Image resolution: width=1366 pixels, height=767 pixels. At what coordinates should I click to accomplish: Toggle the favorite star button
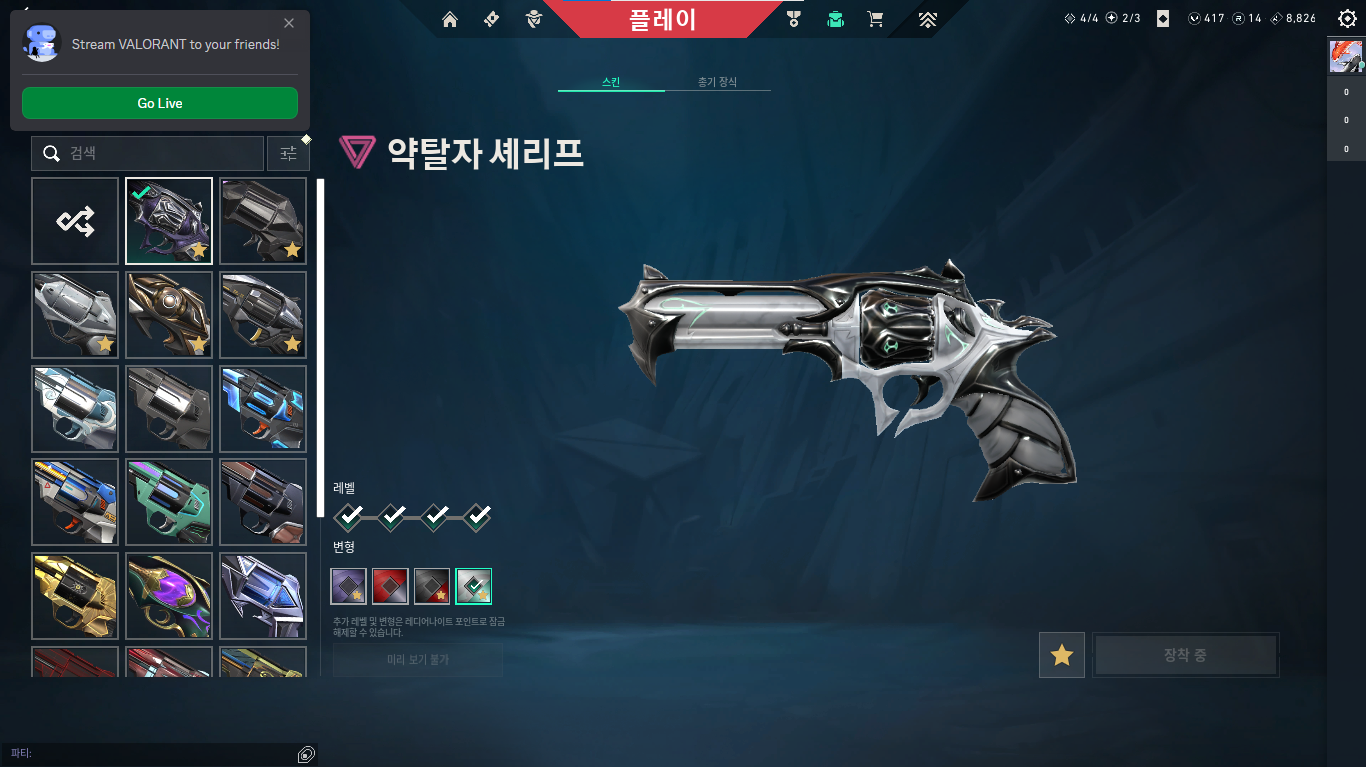[1062, 656]
